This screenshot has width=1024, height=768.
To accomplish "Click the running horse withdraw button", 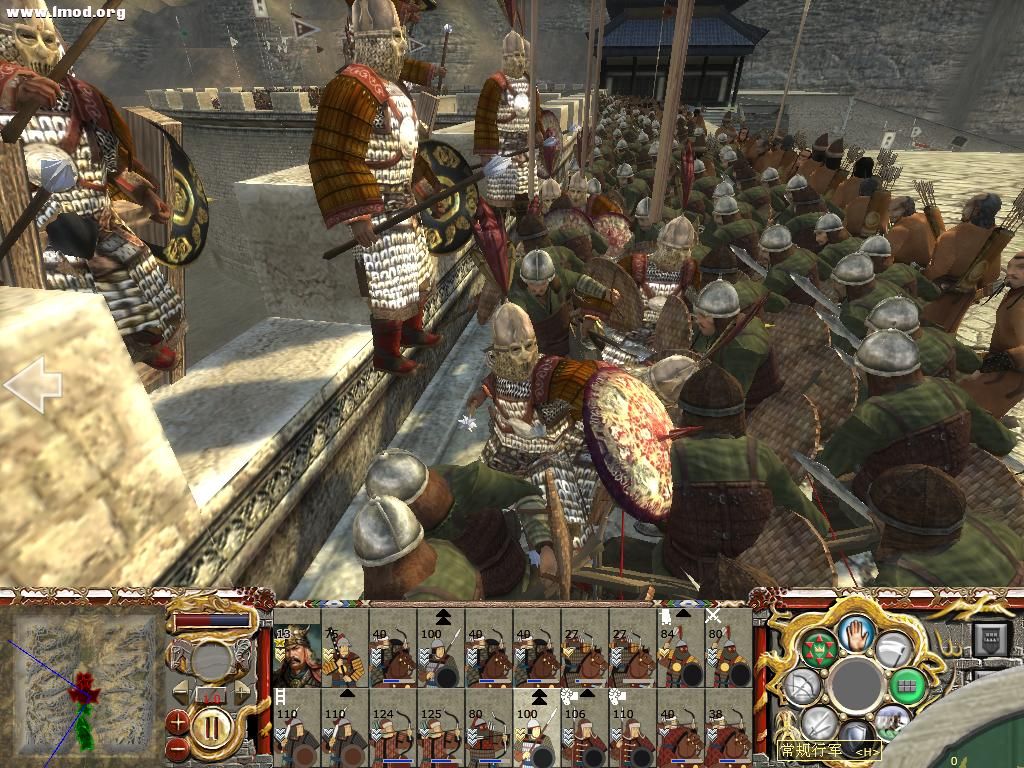I will tap(891, 722).
